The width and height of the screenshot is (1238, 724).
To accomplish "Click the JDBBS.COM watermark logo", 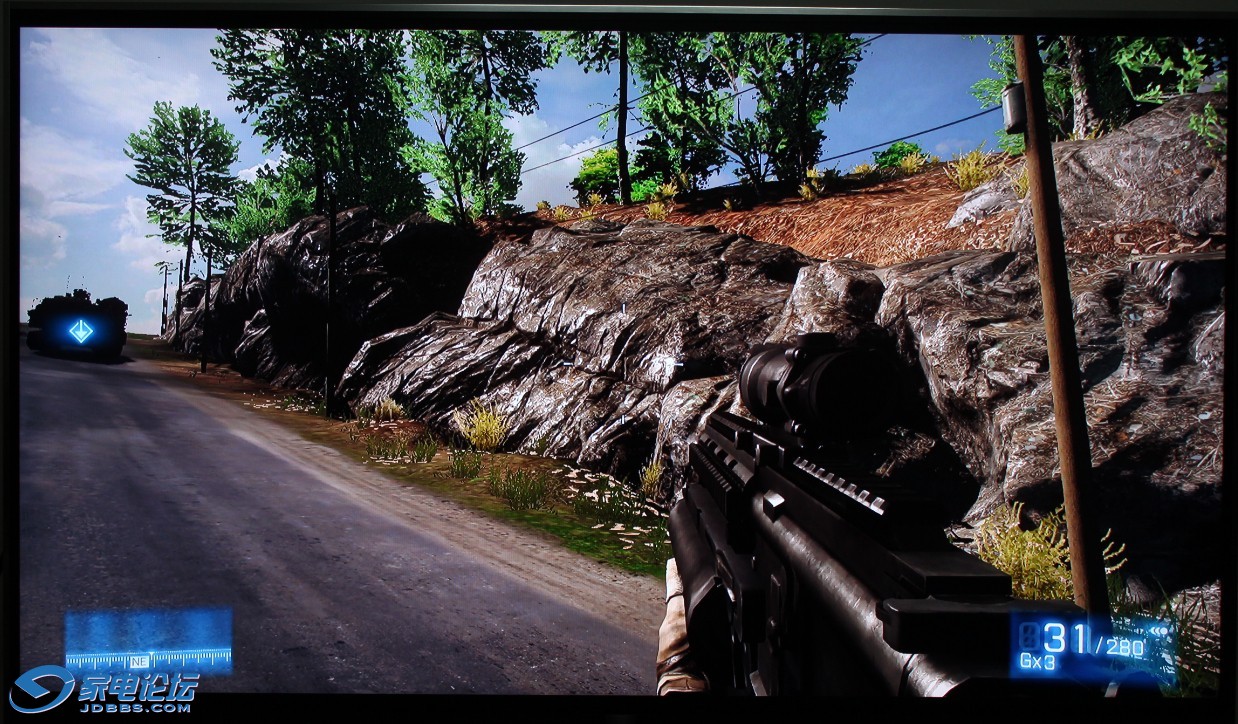I will pos(104,690).
